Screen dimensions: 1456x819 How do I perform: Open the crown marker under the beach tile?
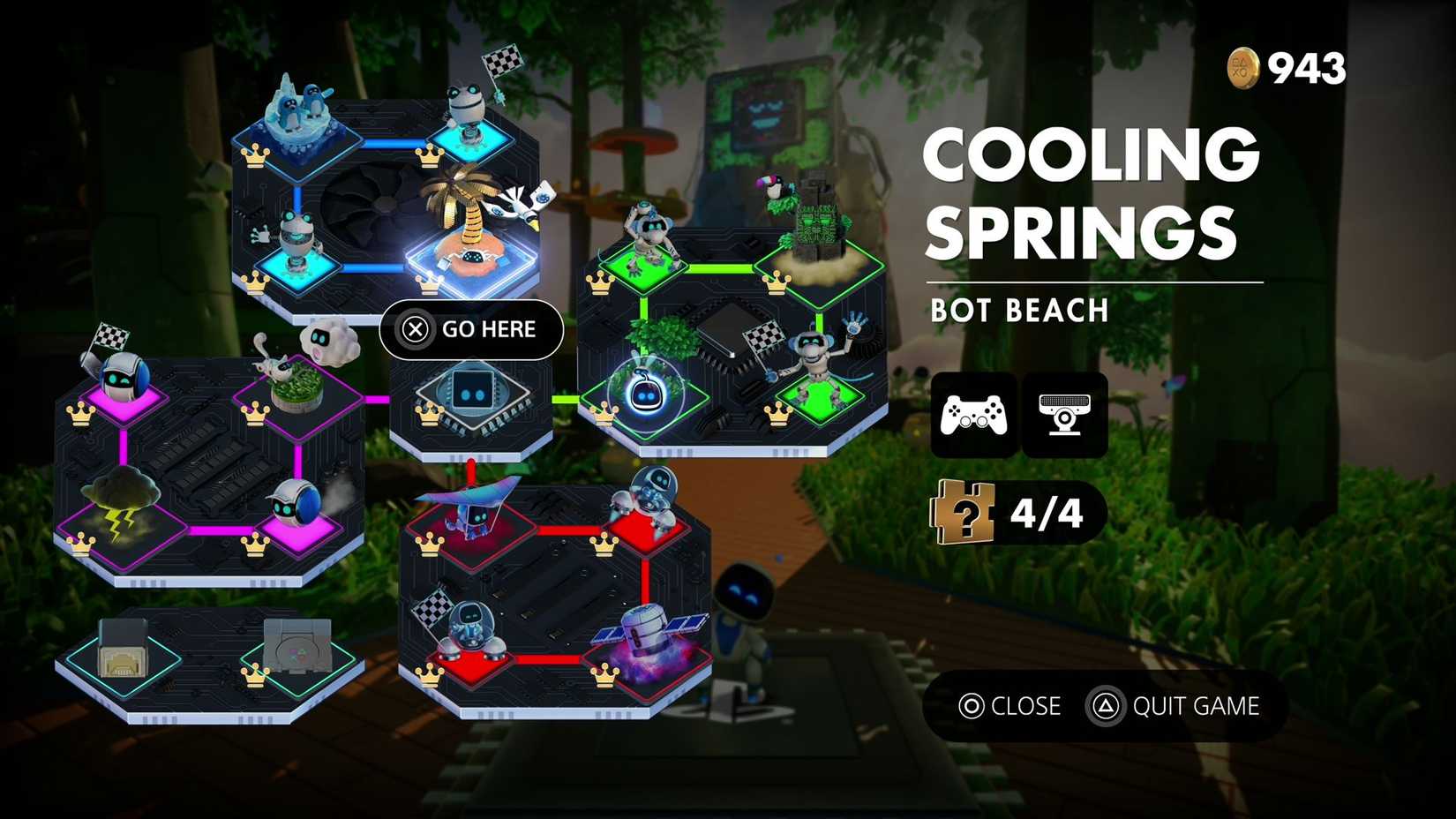click(x=429, y=287)
